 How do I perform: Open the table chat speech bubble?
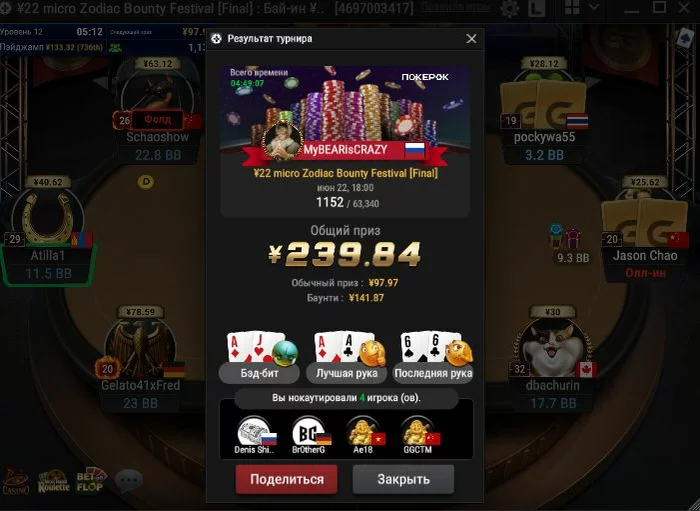pyautogui.click(x=128, y=481)
